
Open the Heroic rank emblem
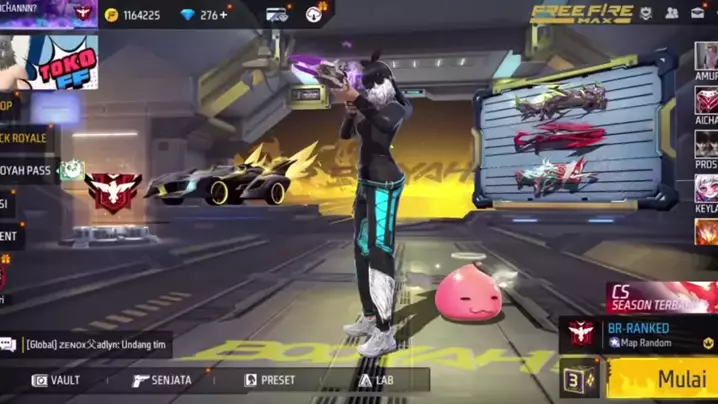113,191
